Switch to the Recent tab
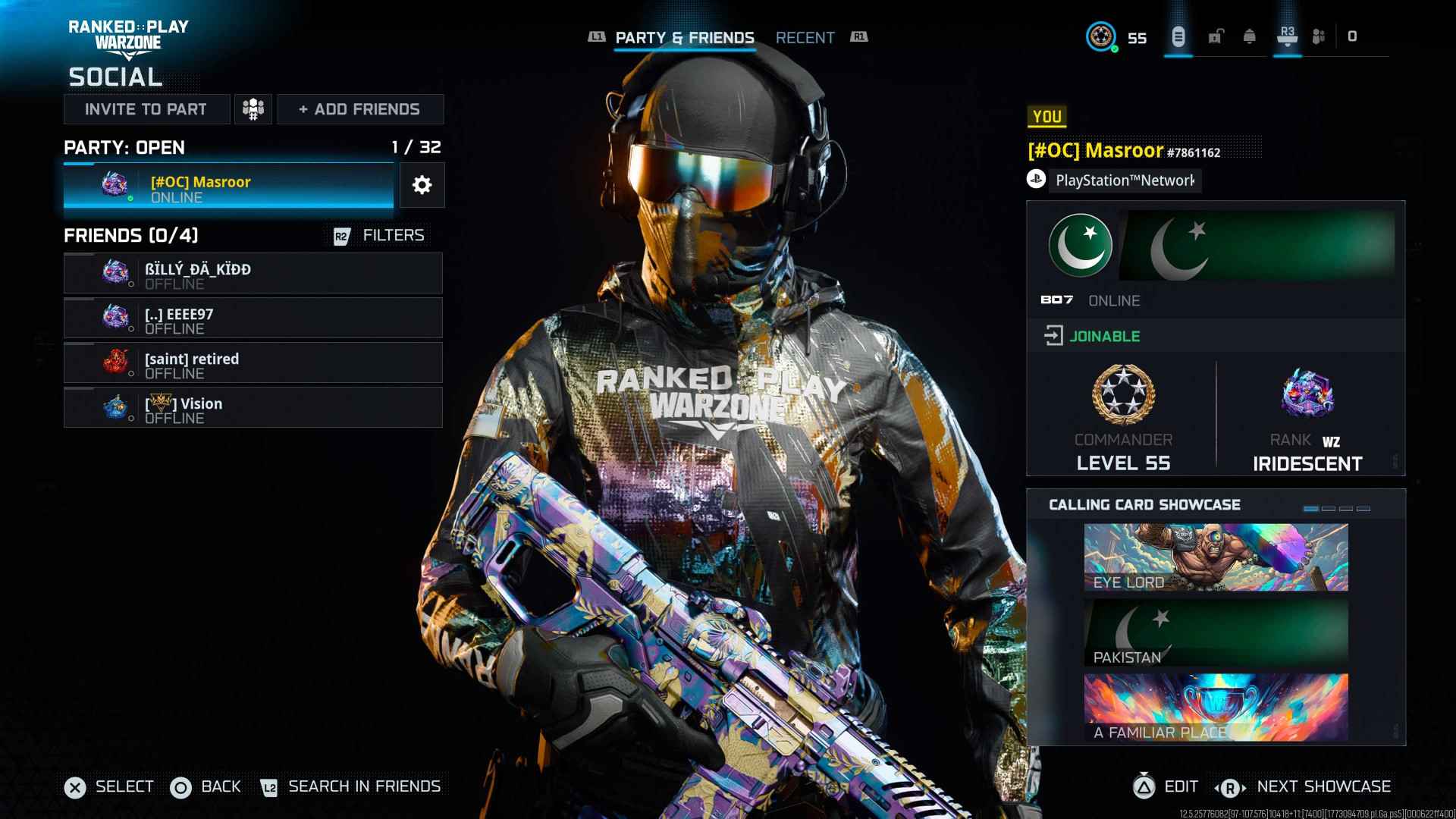 click(805, 37)
